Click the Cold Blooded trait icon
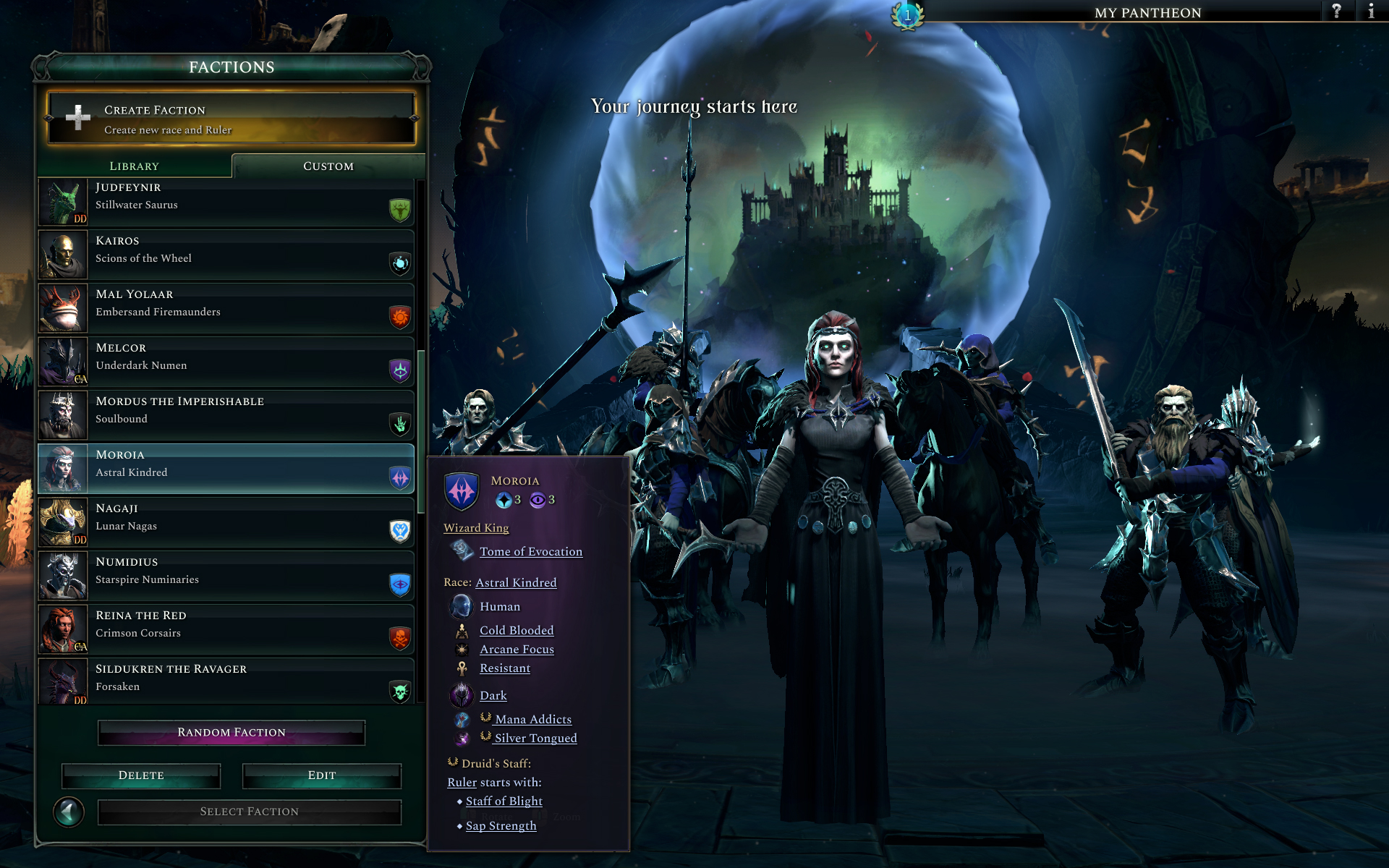Screen dimensions: 1389x868 point(463,630)
